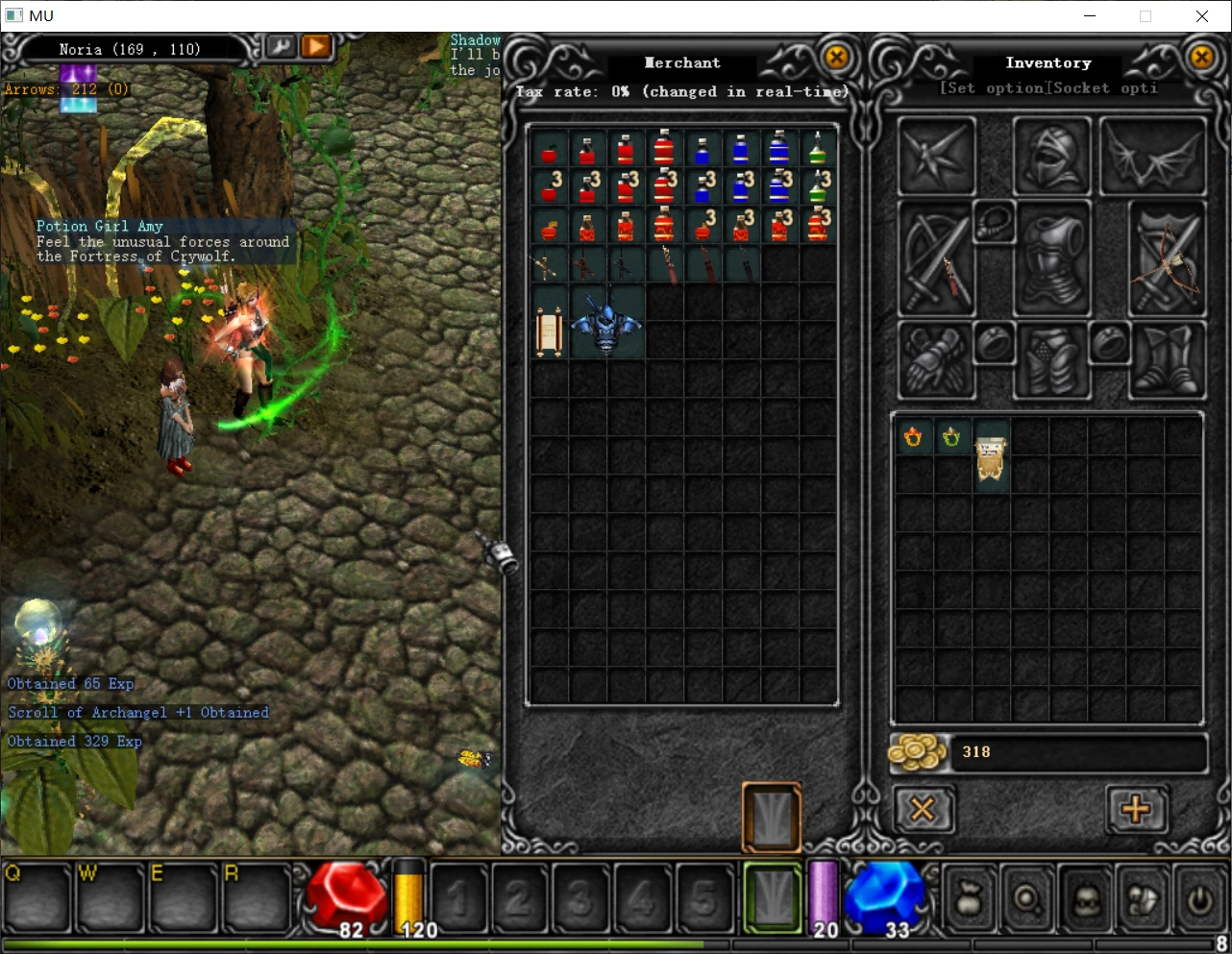Click the empty wings equipment slot
The width and height of the screenshot is (1232, 954).
[x=1153, y=157]
